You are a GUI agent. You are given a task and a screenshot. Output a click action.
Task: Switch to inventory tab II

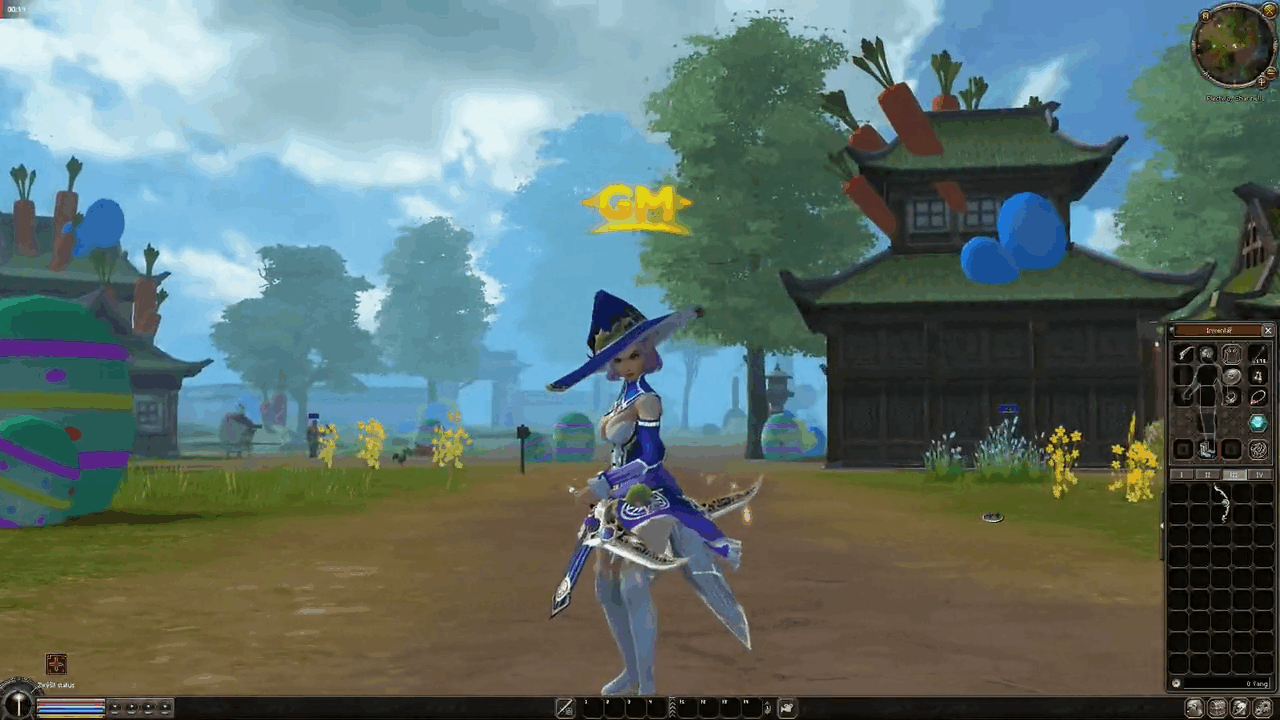1207,474
